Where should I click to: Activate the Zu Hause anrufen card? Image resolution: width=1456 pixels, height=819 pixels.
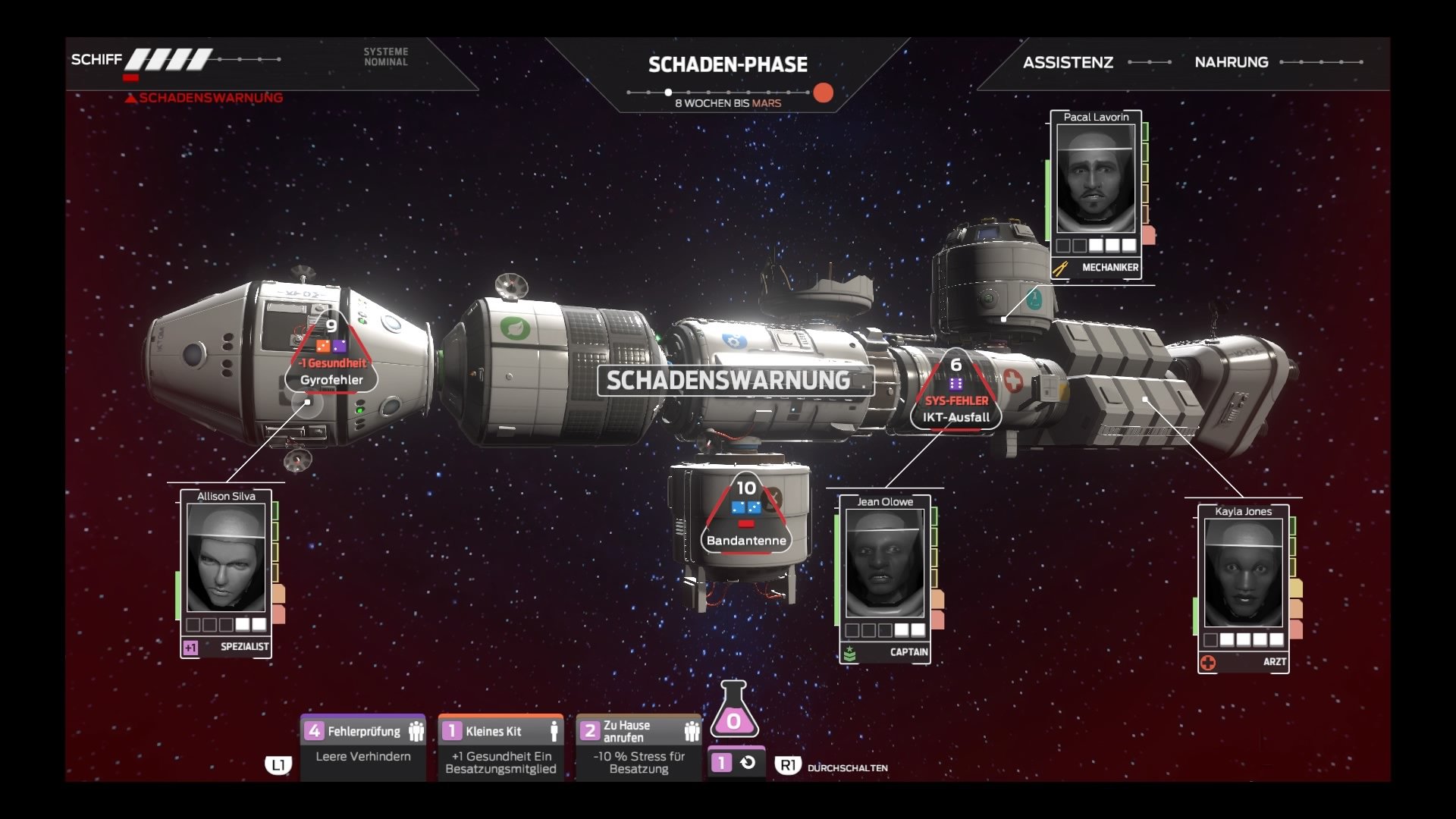(x=639, y=745)
